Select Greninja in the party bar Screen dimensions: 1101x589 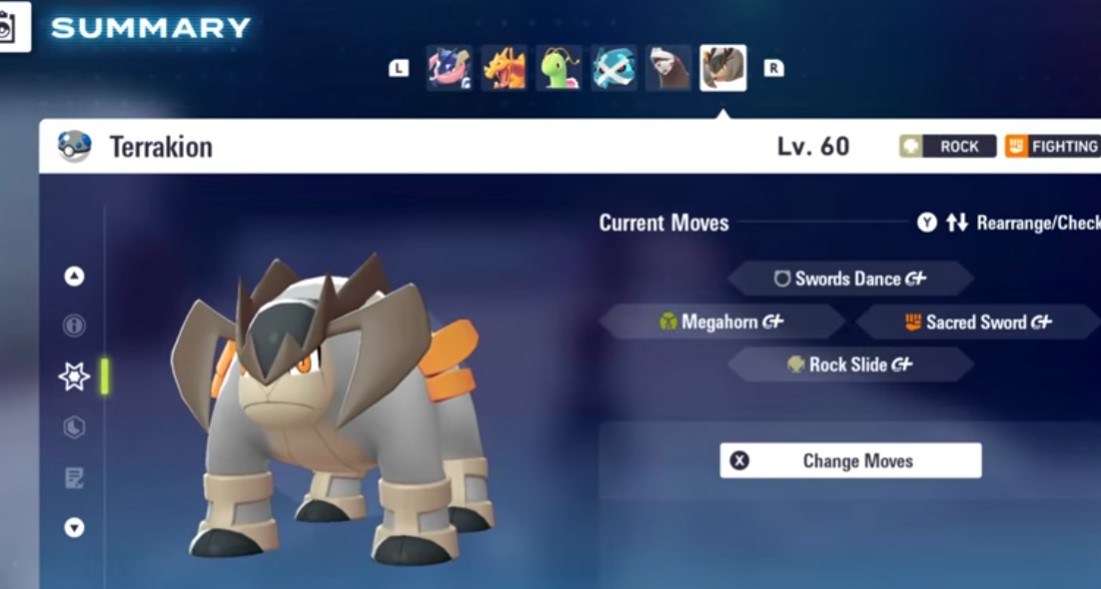pyautogui.click(x=450, y=68)
